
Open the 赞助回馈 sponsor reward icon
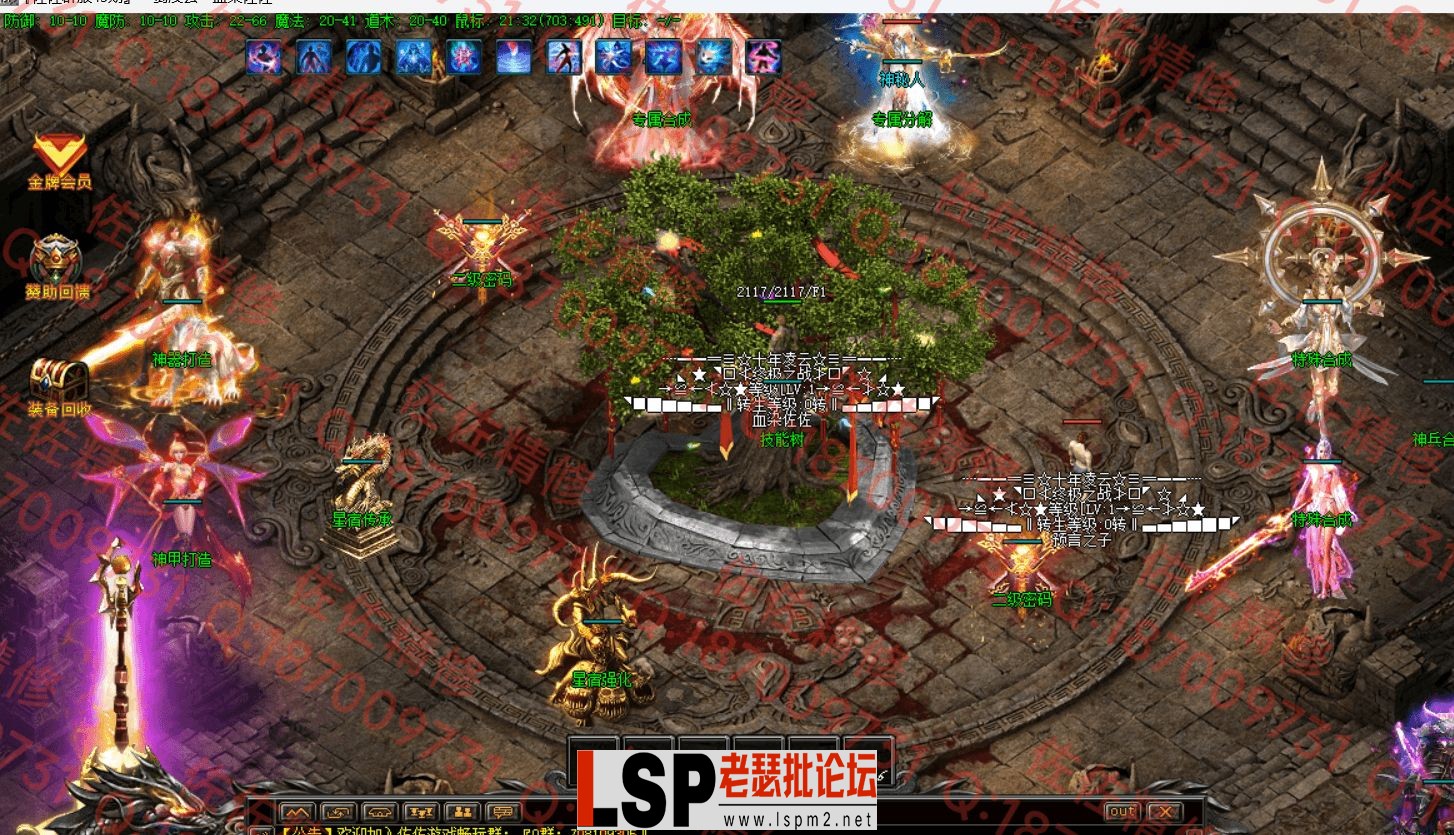coord(57,266)
